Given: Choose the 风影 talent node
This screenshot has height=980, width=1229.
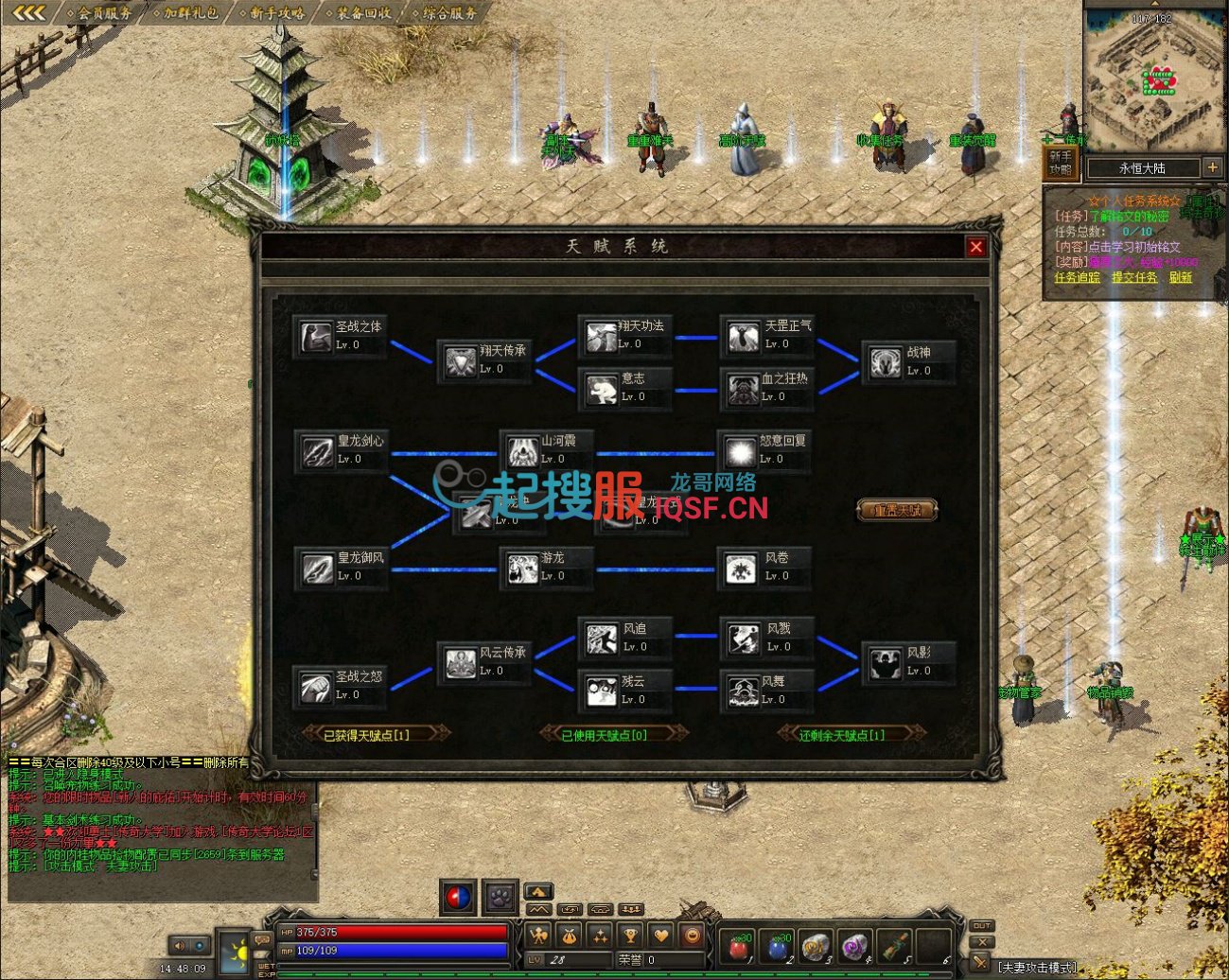Looking at the screenshot, I should [x=886, y=662].
